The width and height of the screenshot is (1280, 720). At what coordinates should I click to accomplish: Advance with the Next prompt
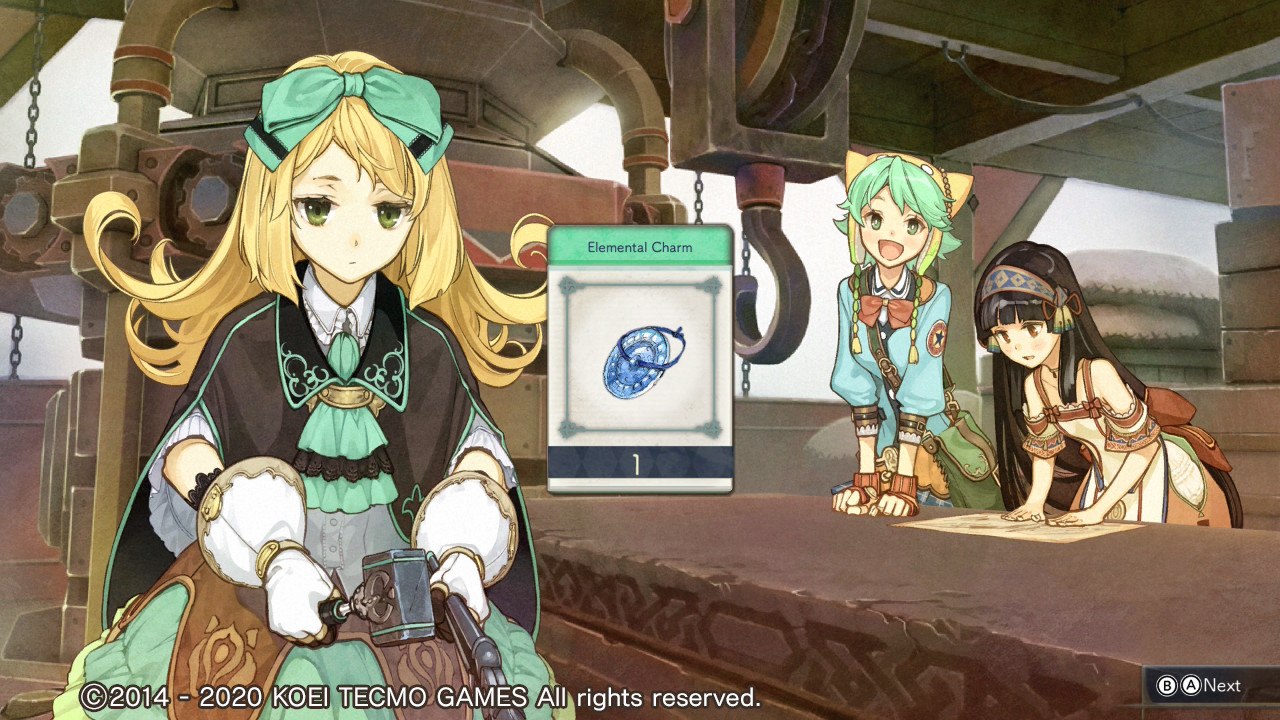(x=1200, y=686)
